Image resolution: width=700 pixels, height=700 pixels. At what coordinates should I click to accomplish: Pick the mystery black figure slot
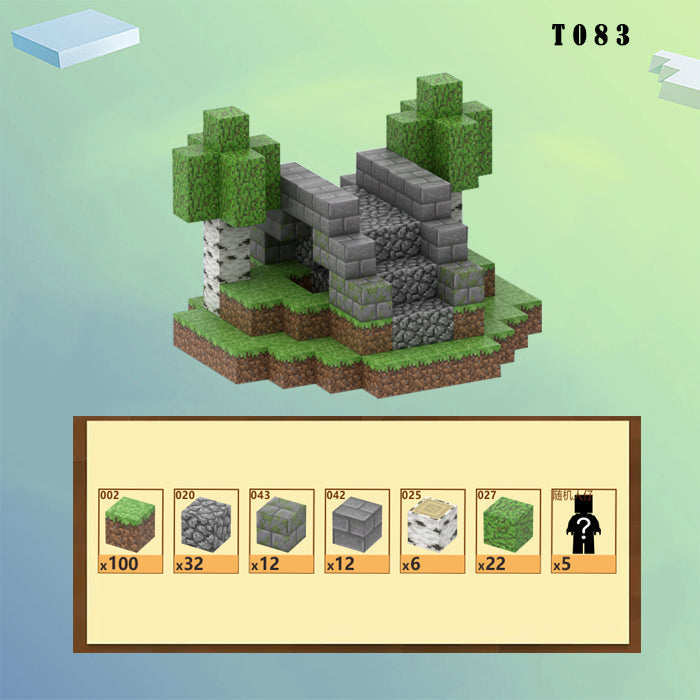[583, 531]
